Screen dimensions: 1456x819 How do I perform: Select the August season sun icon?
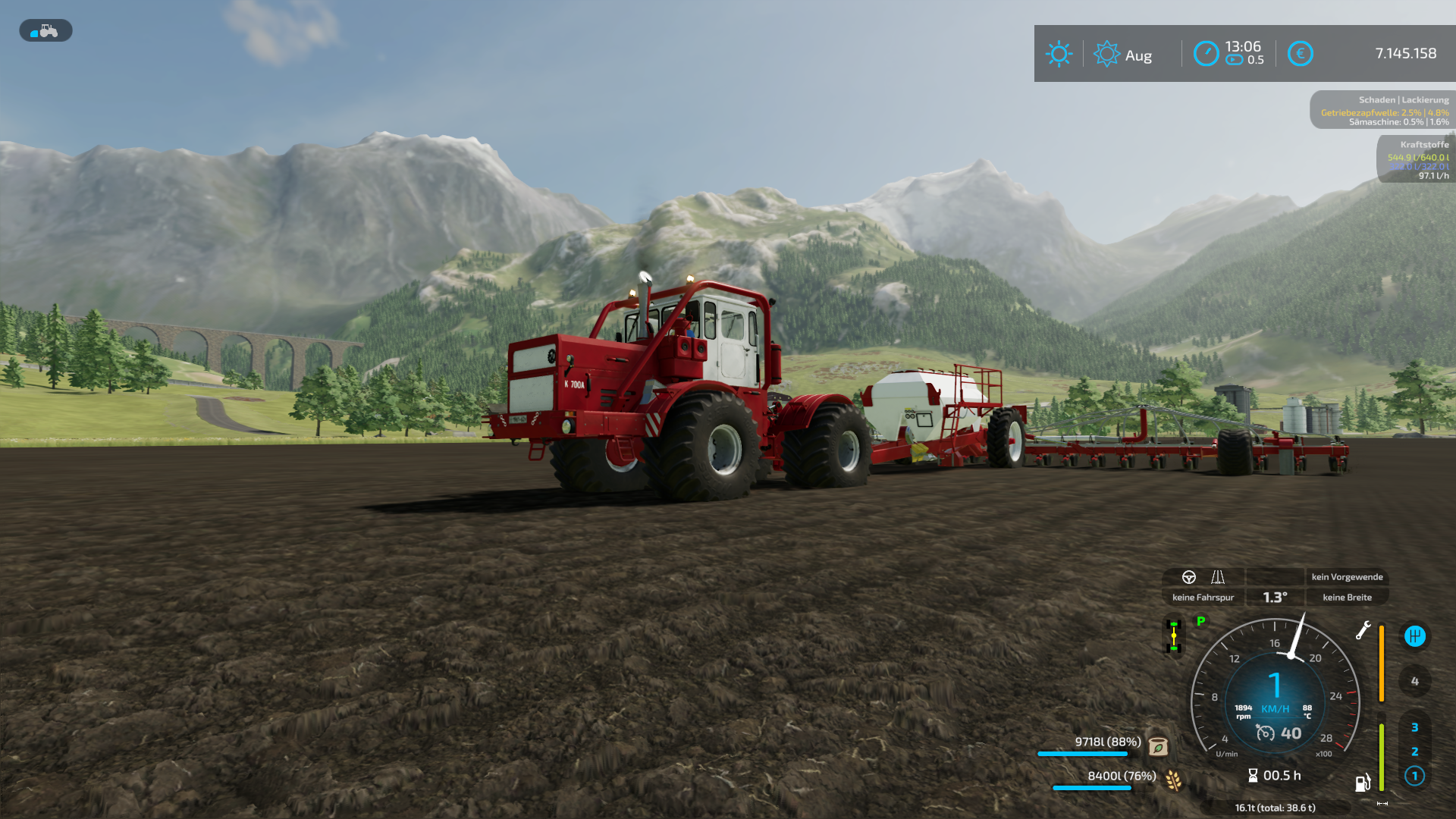[1106, 54]
